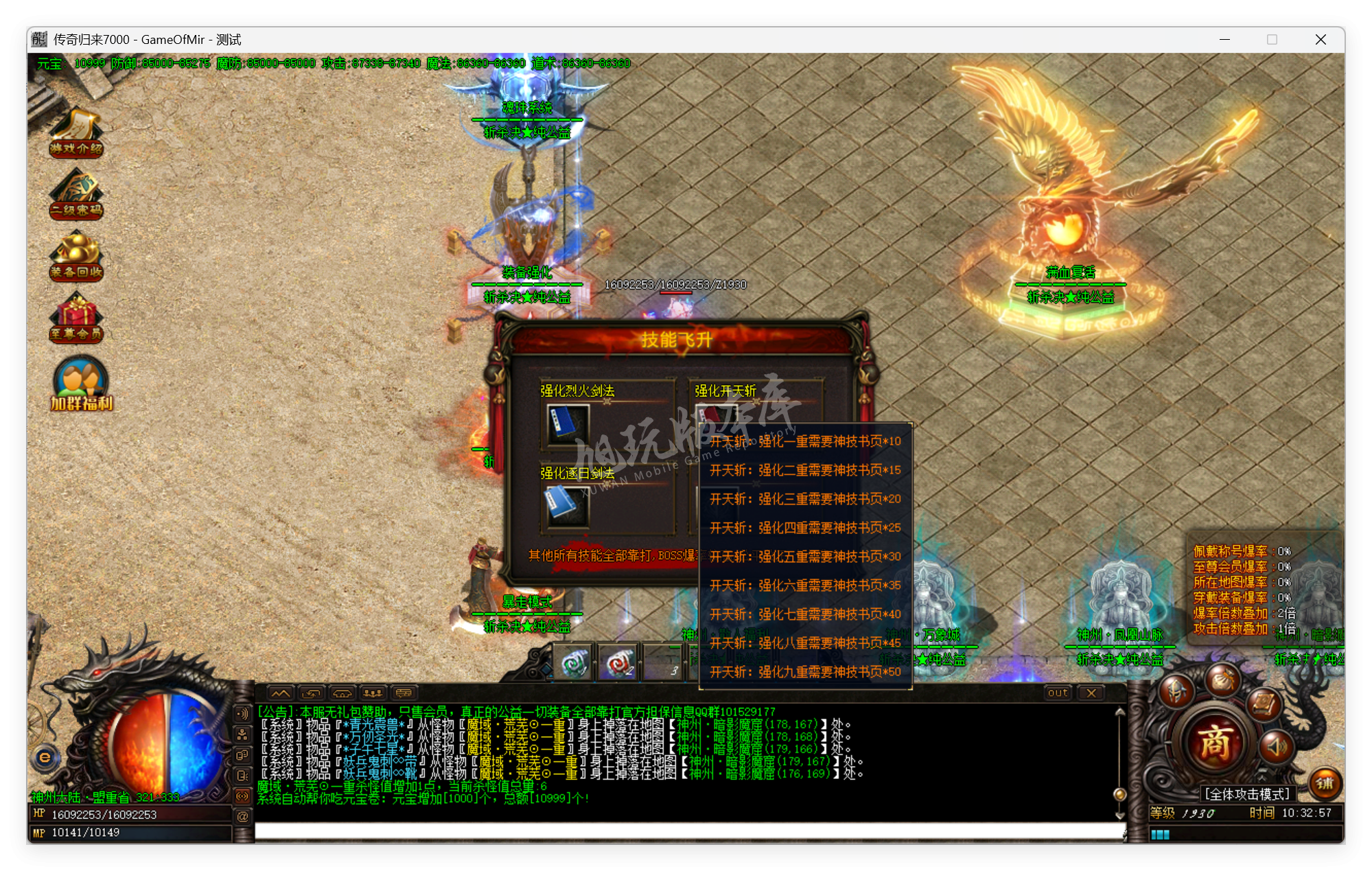Mute sound via the speaker icon bottom right

pos(1276,747)
